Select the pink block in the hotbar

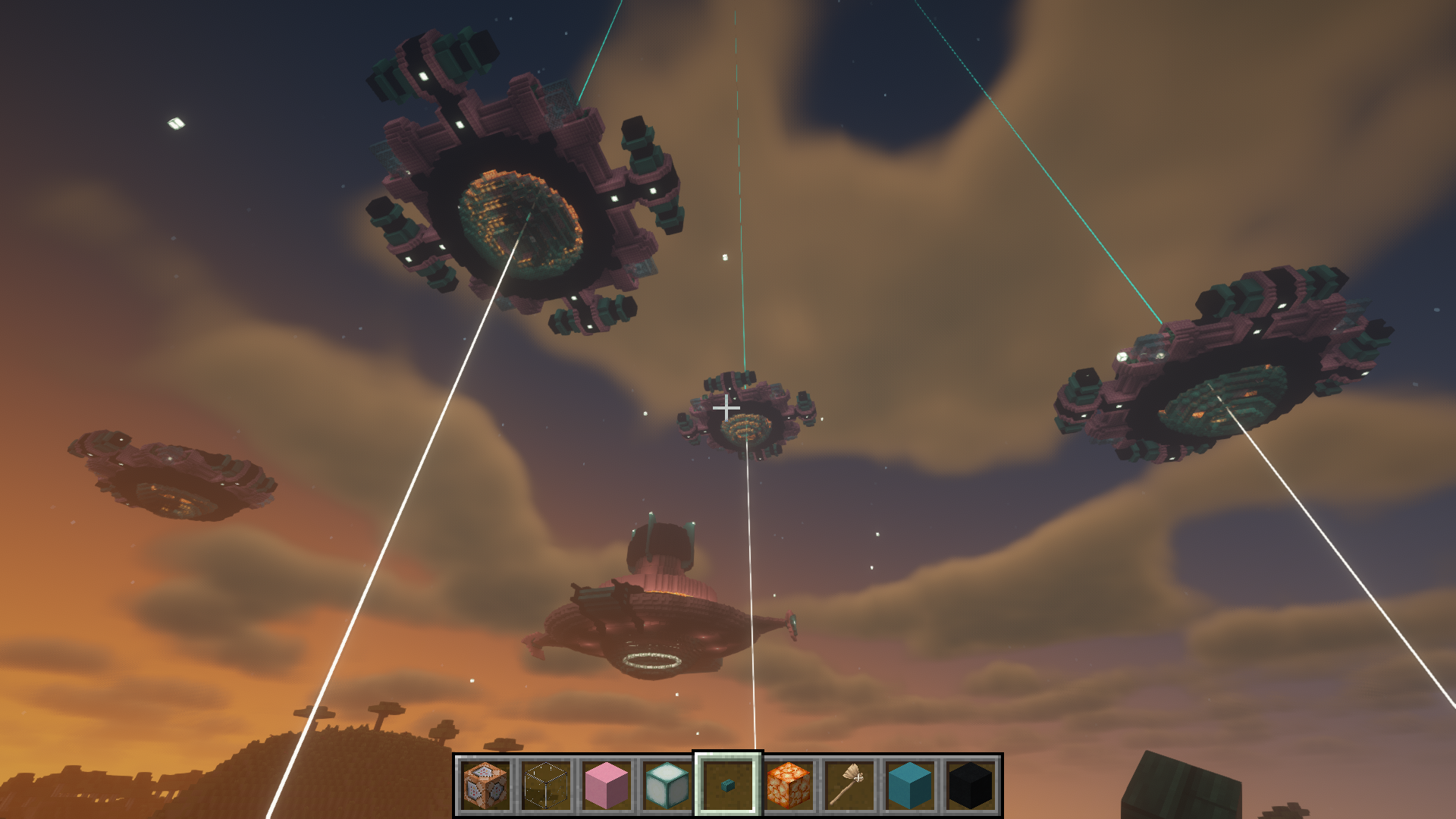607,786
